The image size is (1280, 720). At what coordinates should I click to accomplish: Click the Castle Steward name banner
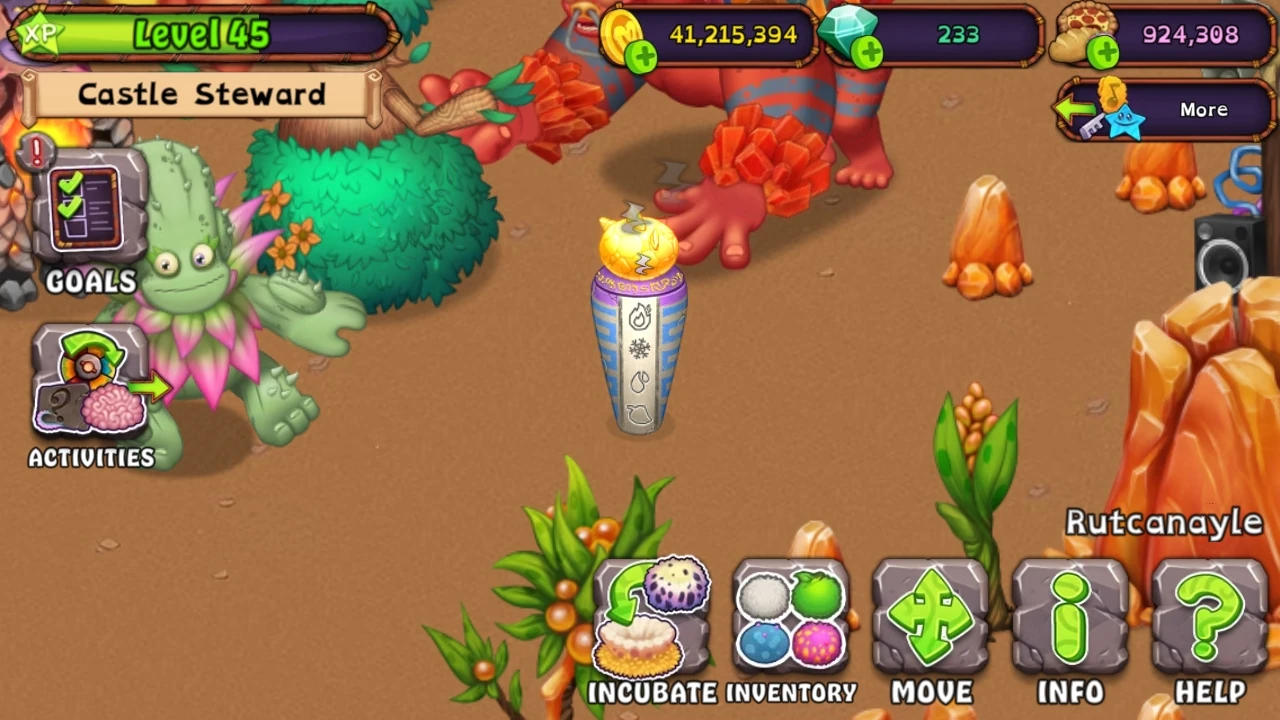point(200,93)
